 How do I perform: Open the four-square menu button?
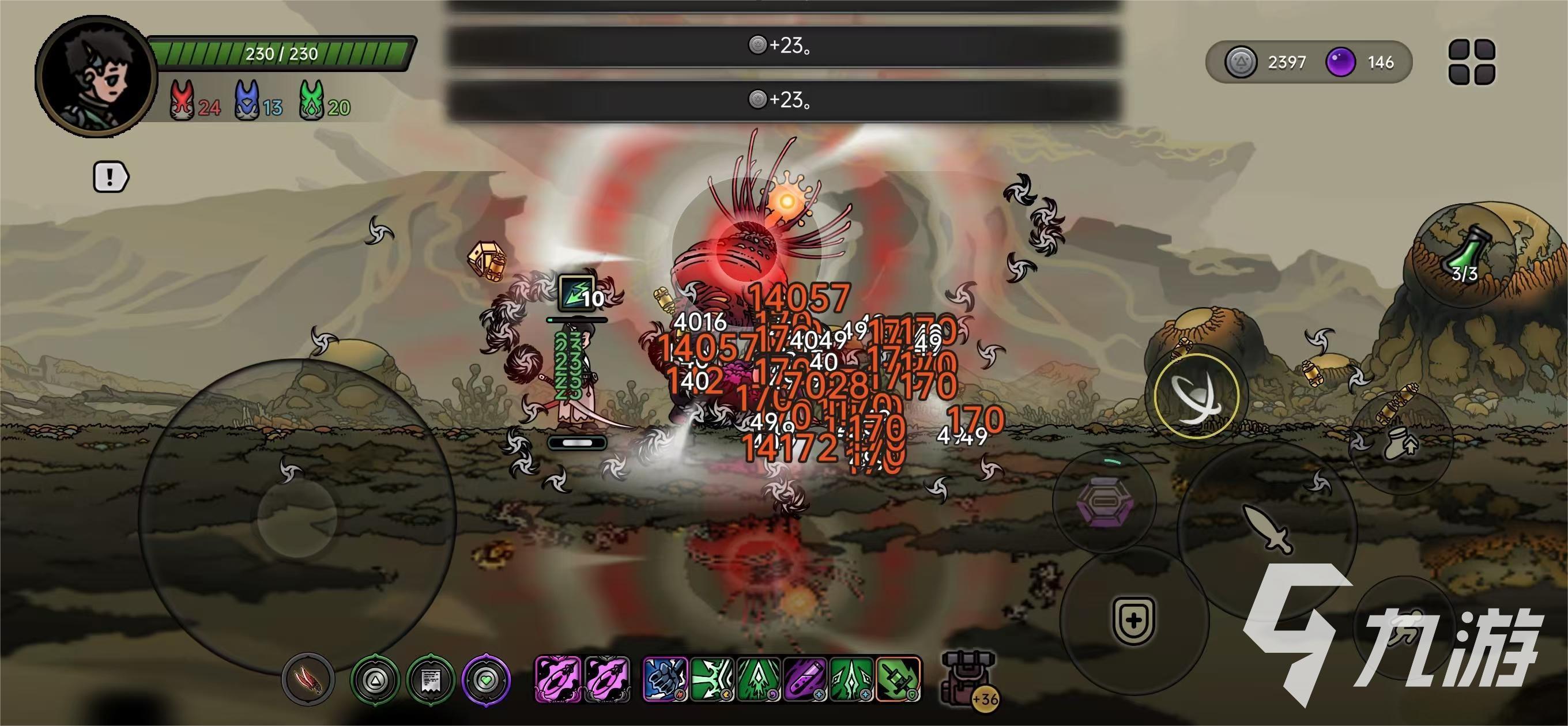(1472, 62)
